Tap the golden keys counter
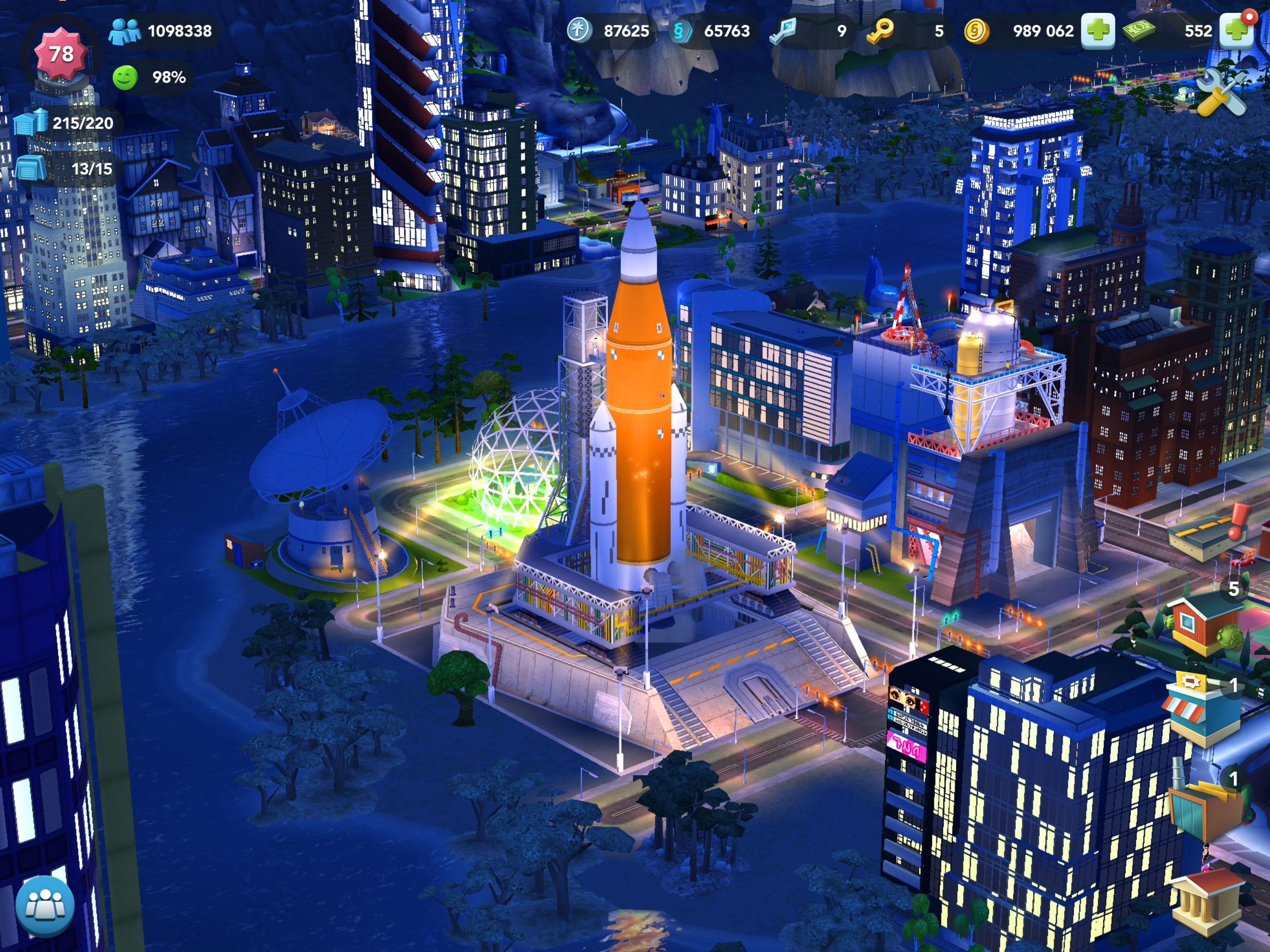 coord(906,31)
